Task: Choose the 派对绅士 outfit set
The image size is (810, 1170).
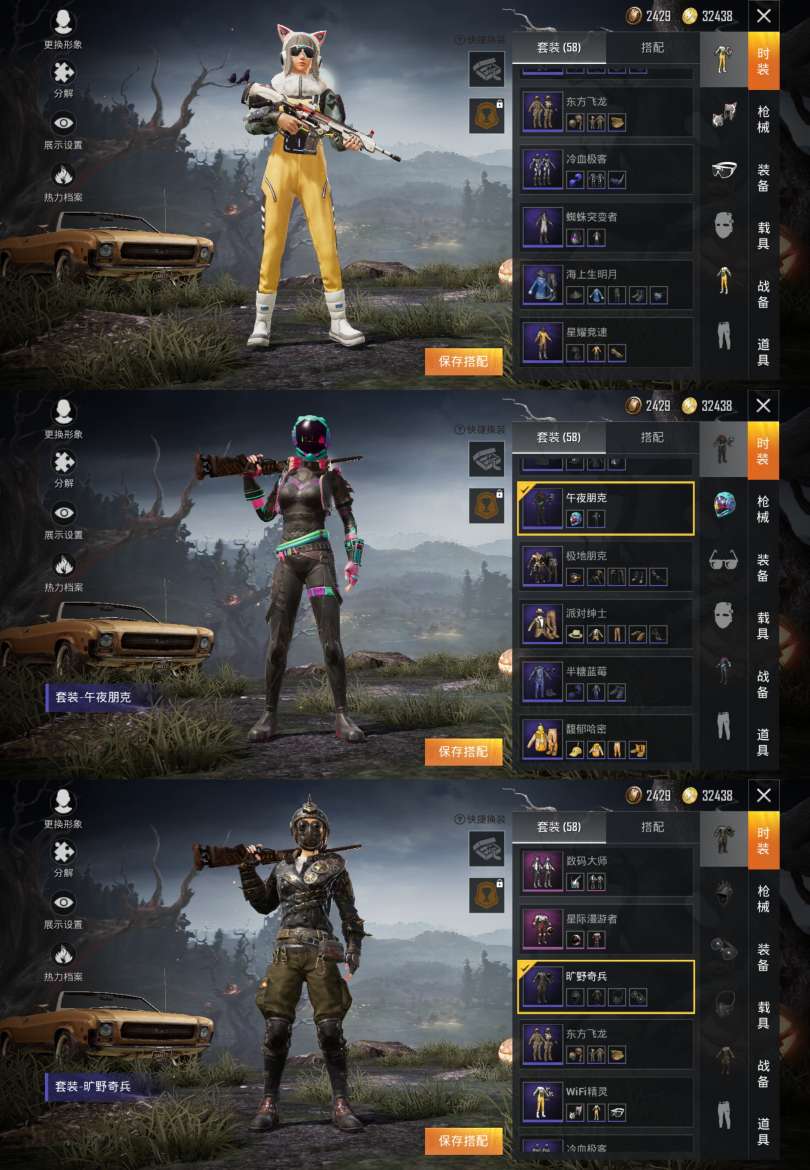Action: [606, 623]
